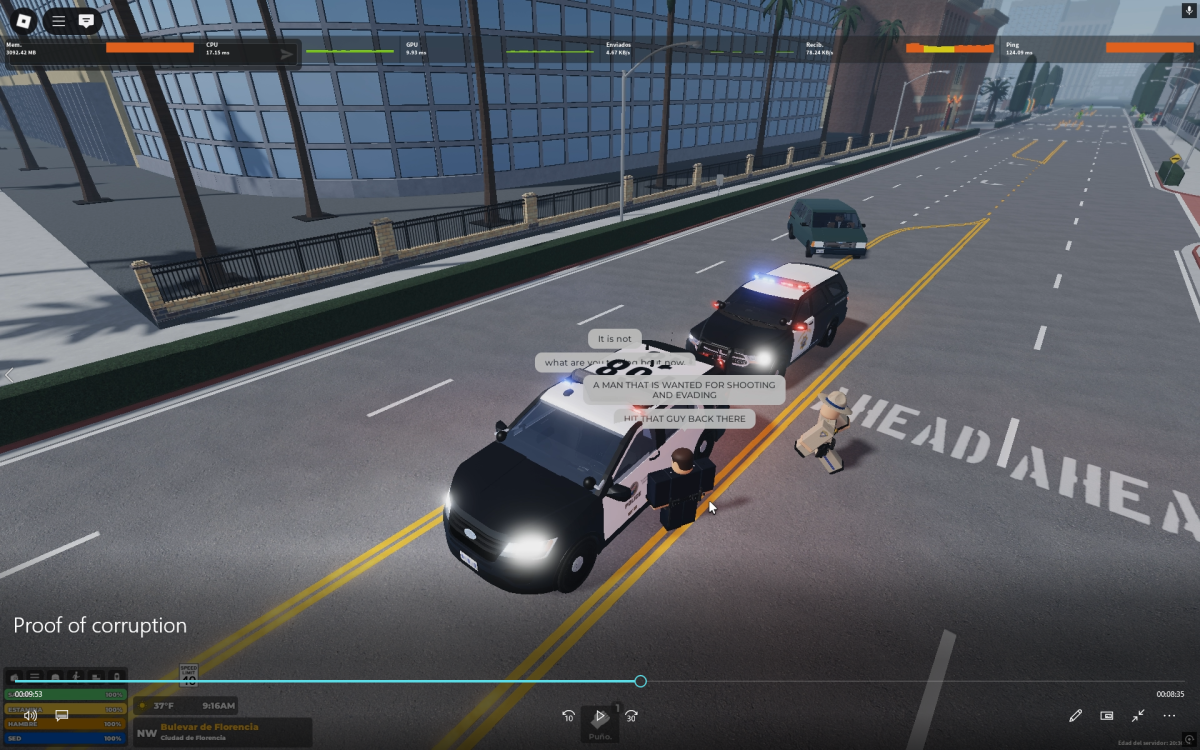
Task: Play the video recording
Action: tap(600, 716)
